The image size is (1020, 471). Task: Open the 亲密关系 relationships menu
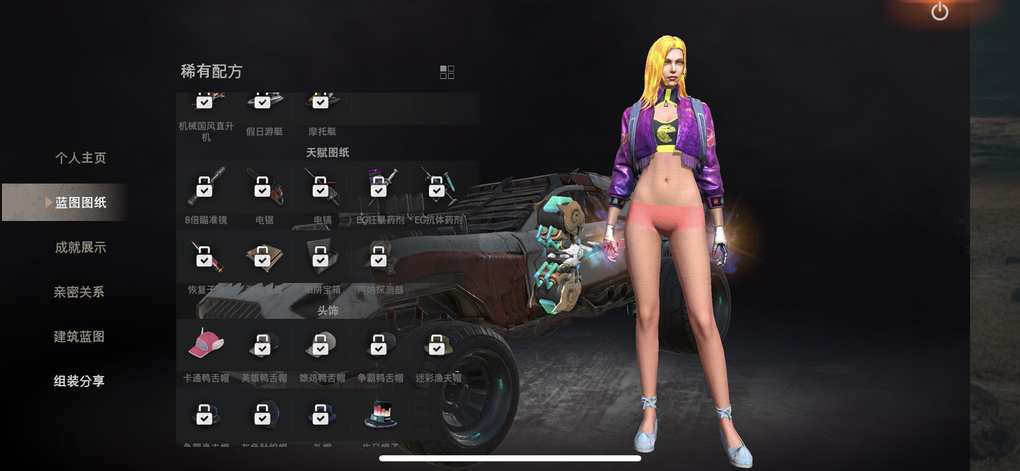point(80,292)
